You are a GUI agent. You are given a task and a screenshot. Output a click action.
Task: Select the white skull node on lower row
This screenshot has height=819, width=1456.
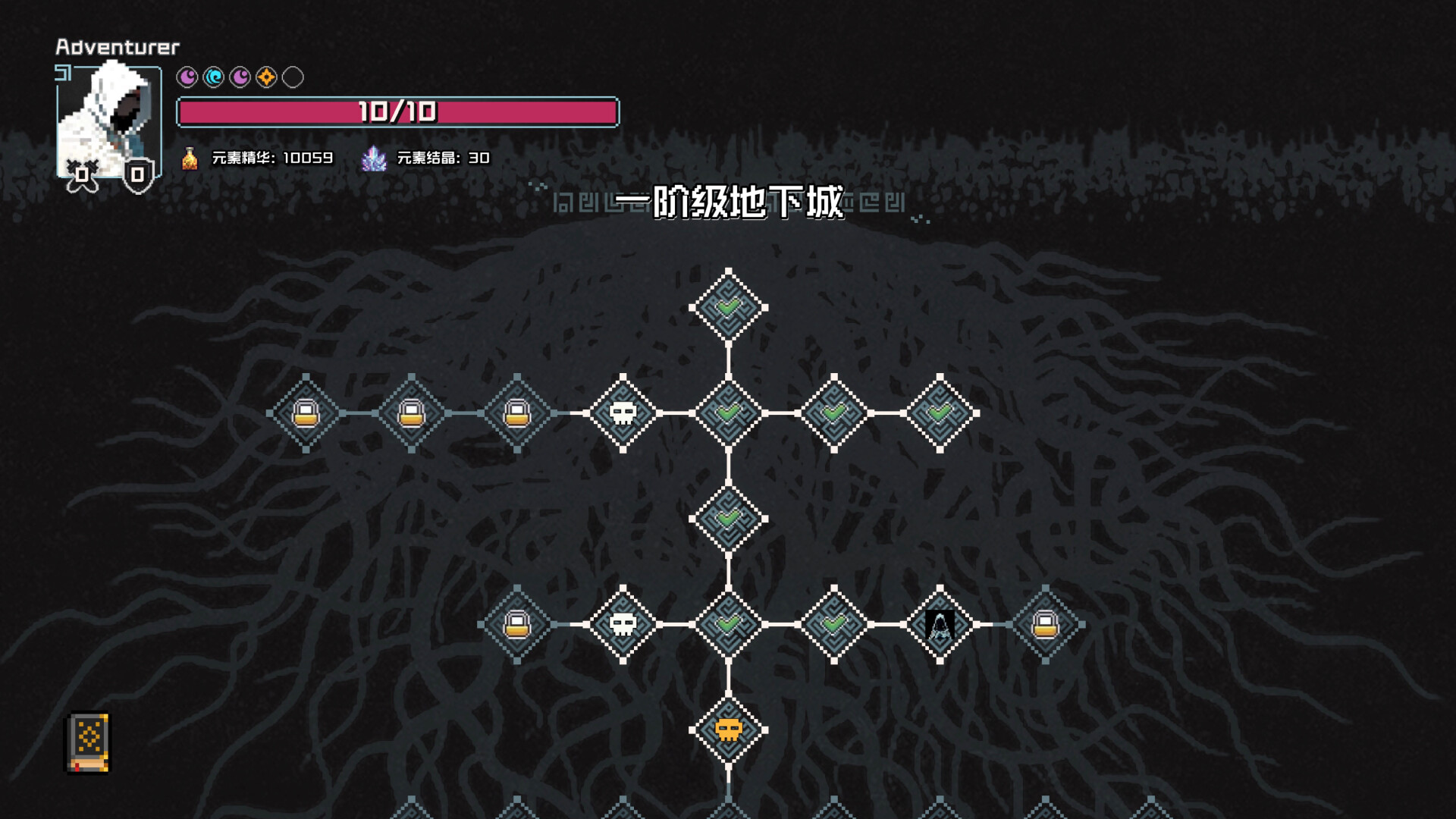coord(625,625)
